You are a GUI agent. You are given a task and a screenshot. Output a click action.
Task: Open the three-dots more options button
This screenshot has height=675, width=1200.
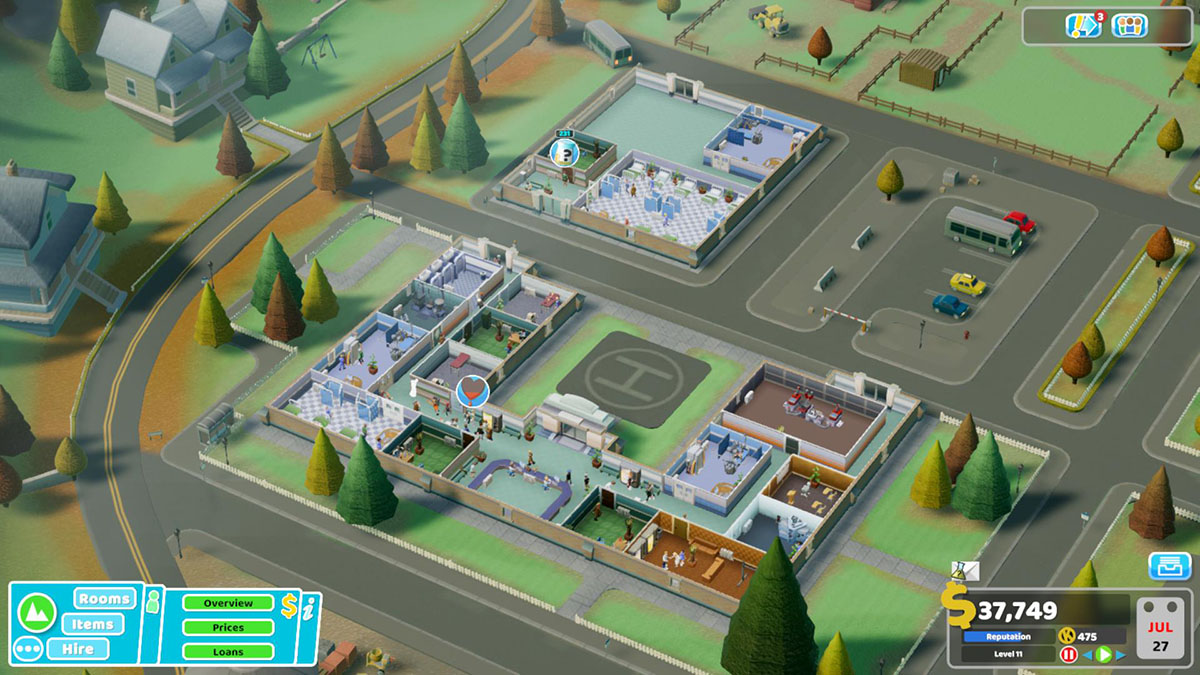coord(30,649)
